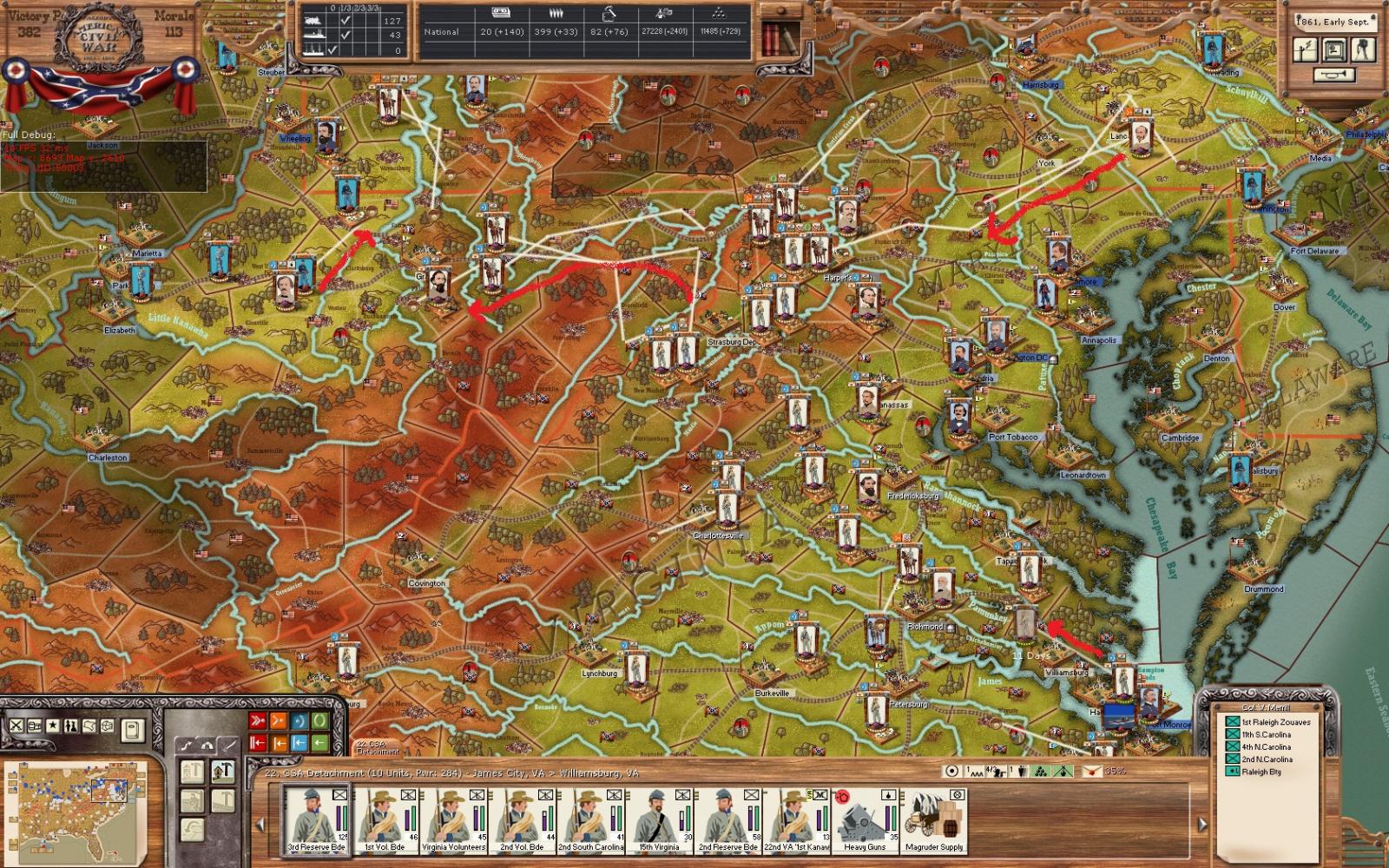
Task: Select 1st Raleigh Zouaves in the list
Action: click(1275, 722)
